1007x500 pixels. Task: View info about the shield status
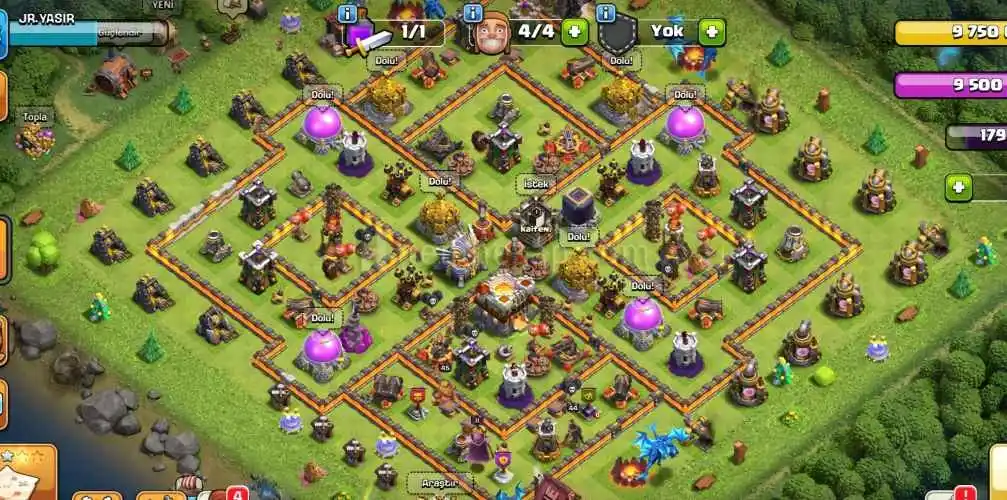[605, 13]
